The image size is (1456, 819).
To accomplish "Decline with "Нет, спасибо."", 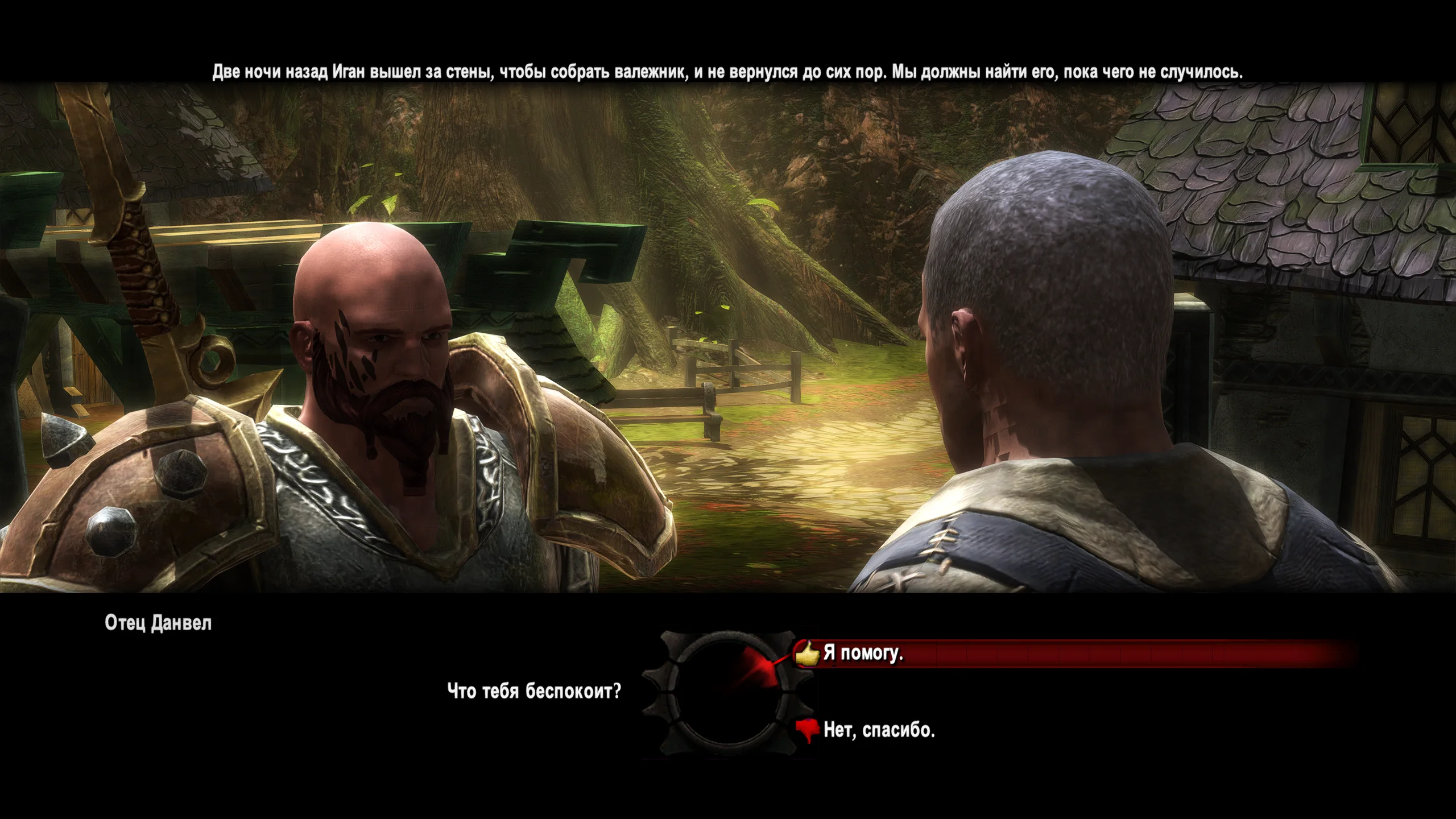I will (x=879, y=730).
